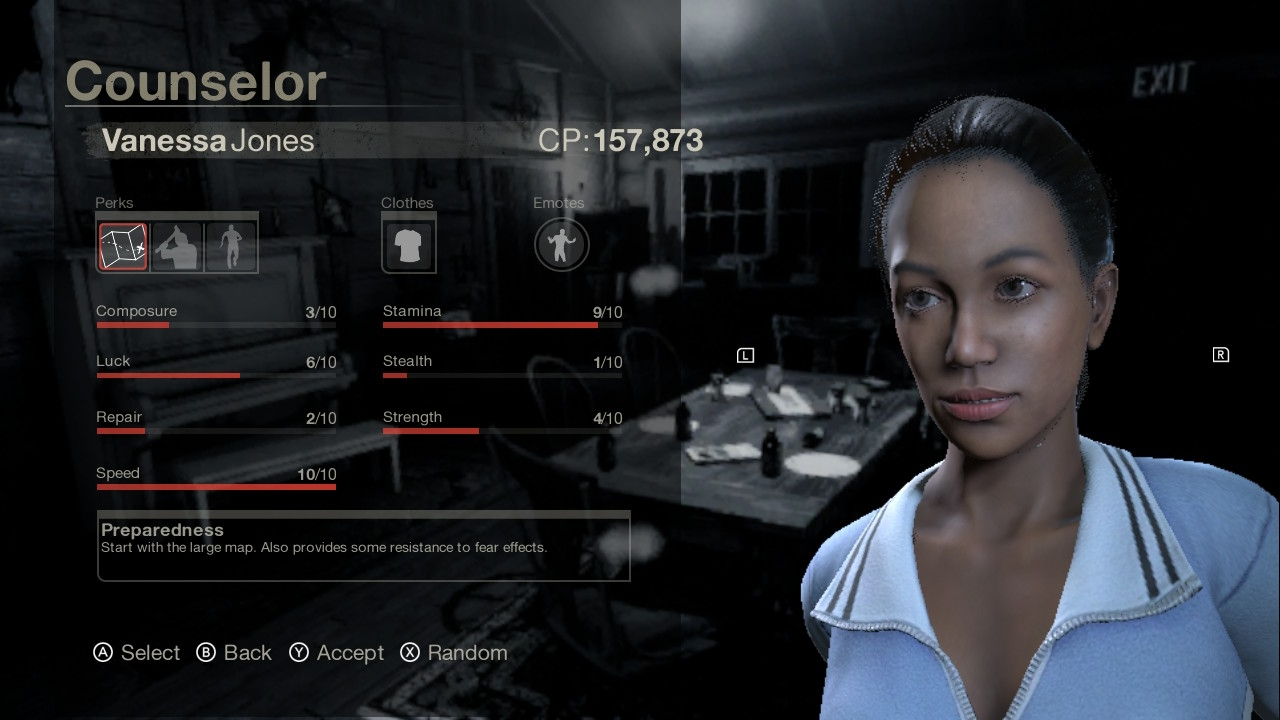The image size is (1280, 720).
Task: Expand the CP points display
Action: pyautogui.click(x=620, y=141)
